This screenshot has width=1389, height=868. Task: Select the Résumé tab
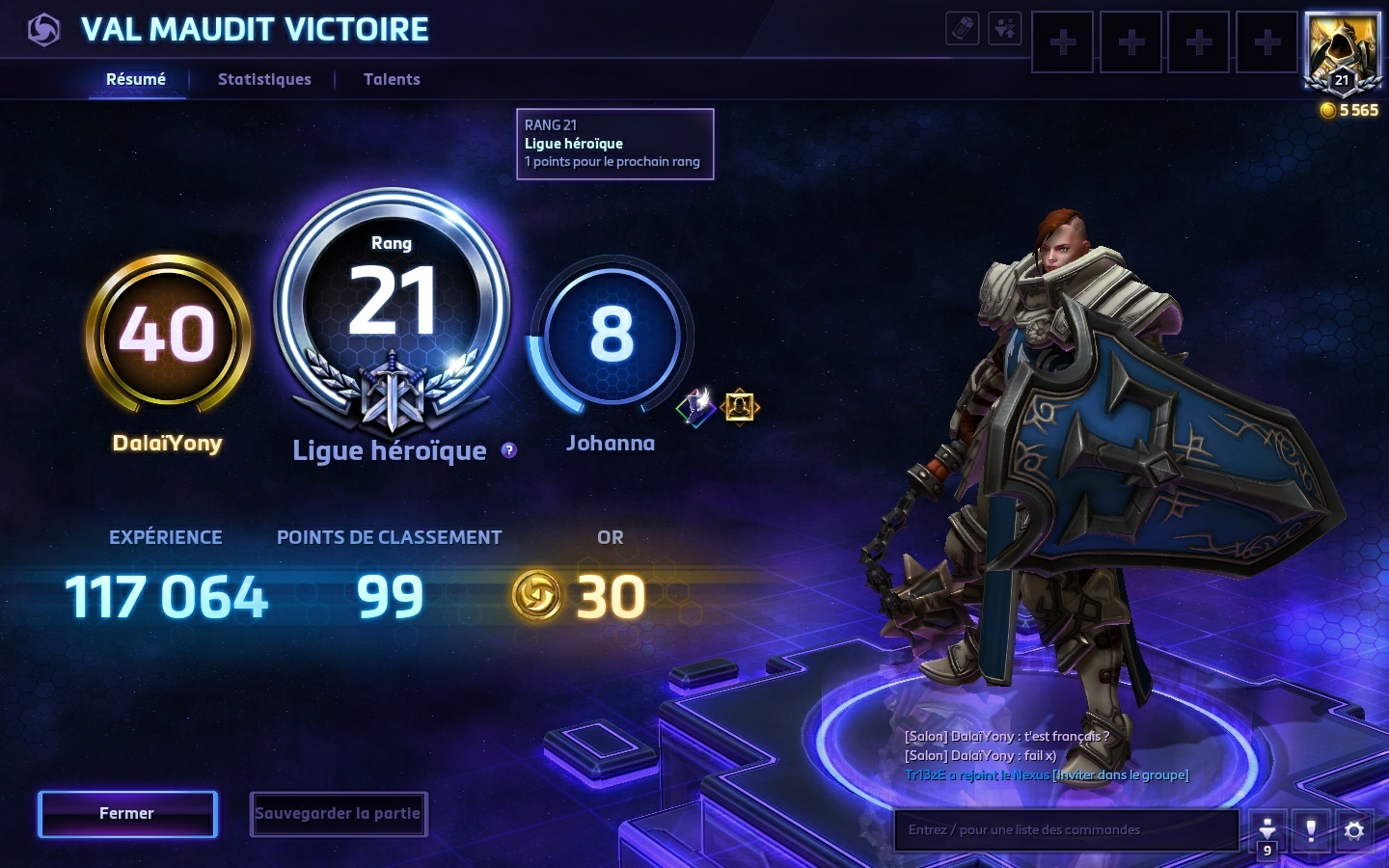pos(136,79)
